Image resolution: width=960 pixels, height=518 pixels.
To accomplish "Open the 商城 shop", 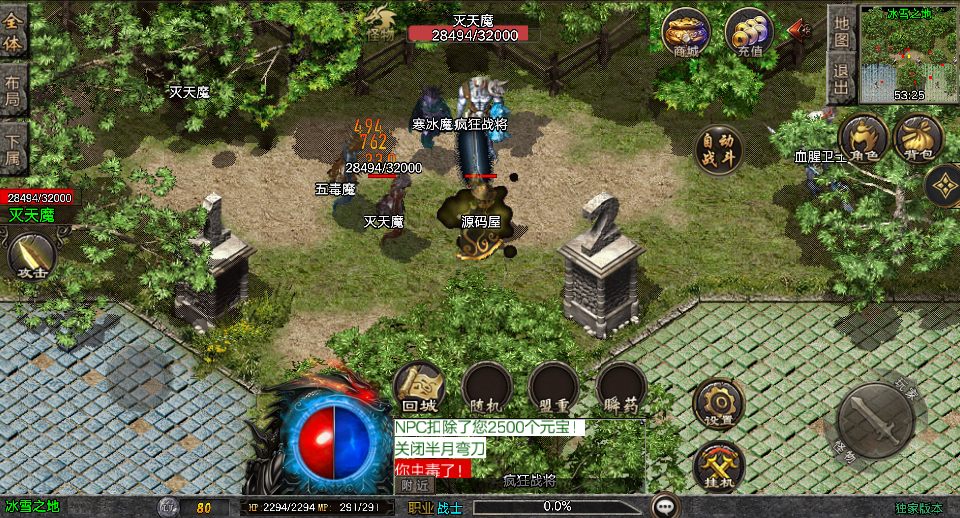I will (686, 32).
